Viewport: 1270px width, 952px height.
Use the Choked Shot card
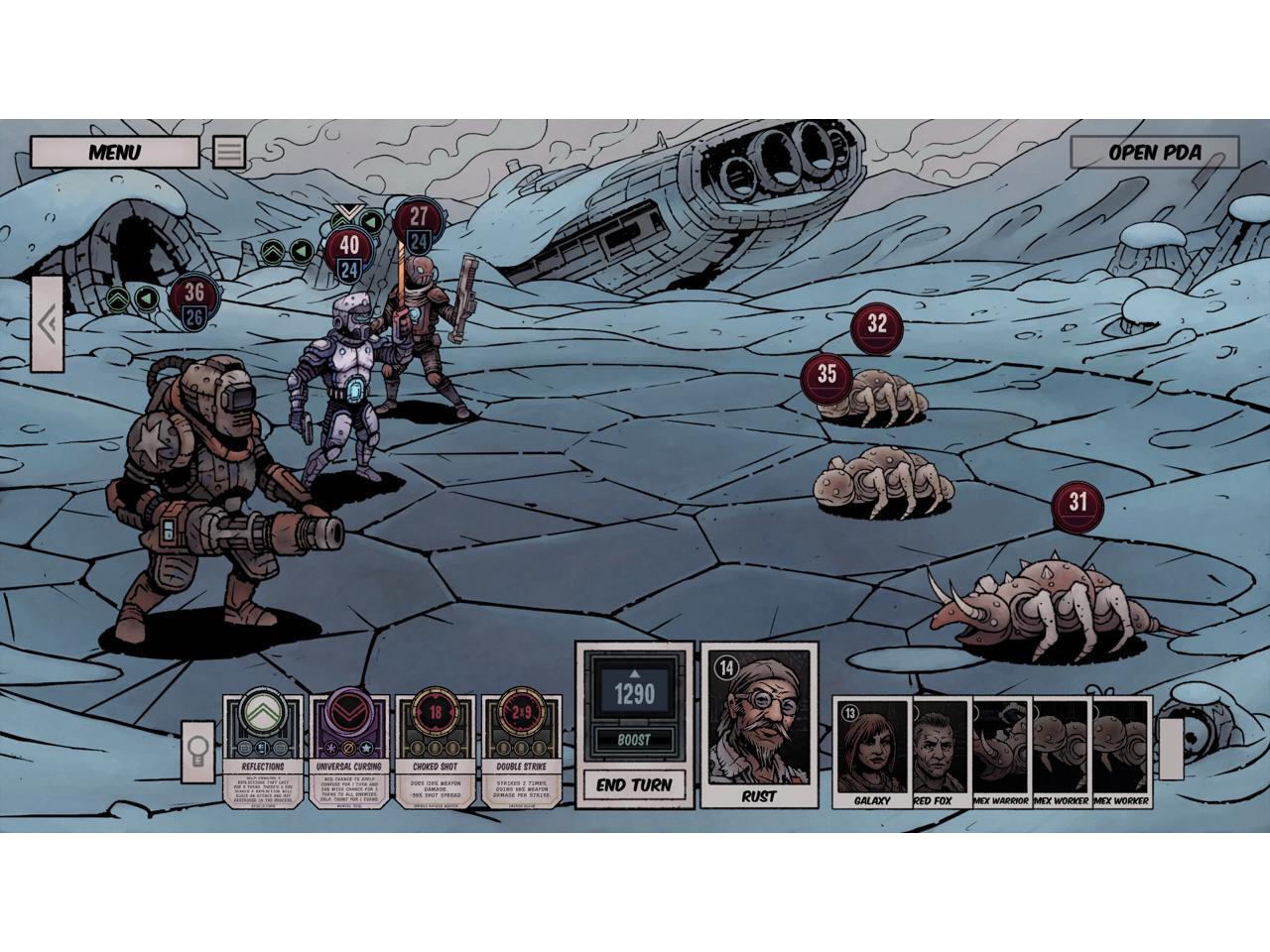click(x=434, y=751)
